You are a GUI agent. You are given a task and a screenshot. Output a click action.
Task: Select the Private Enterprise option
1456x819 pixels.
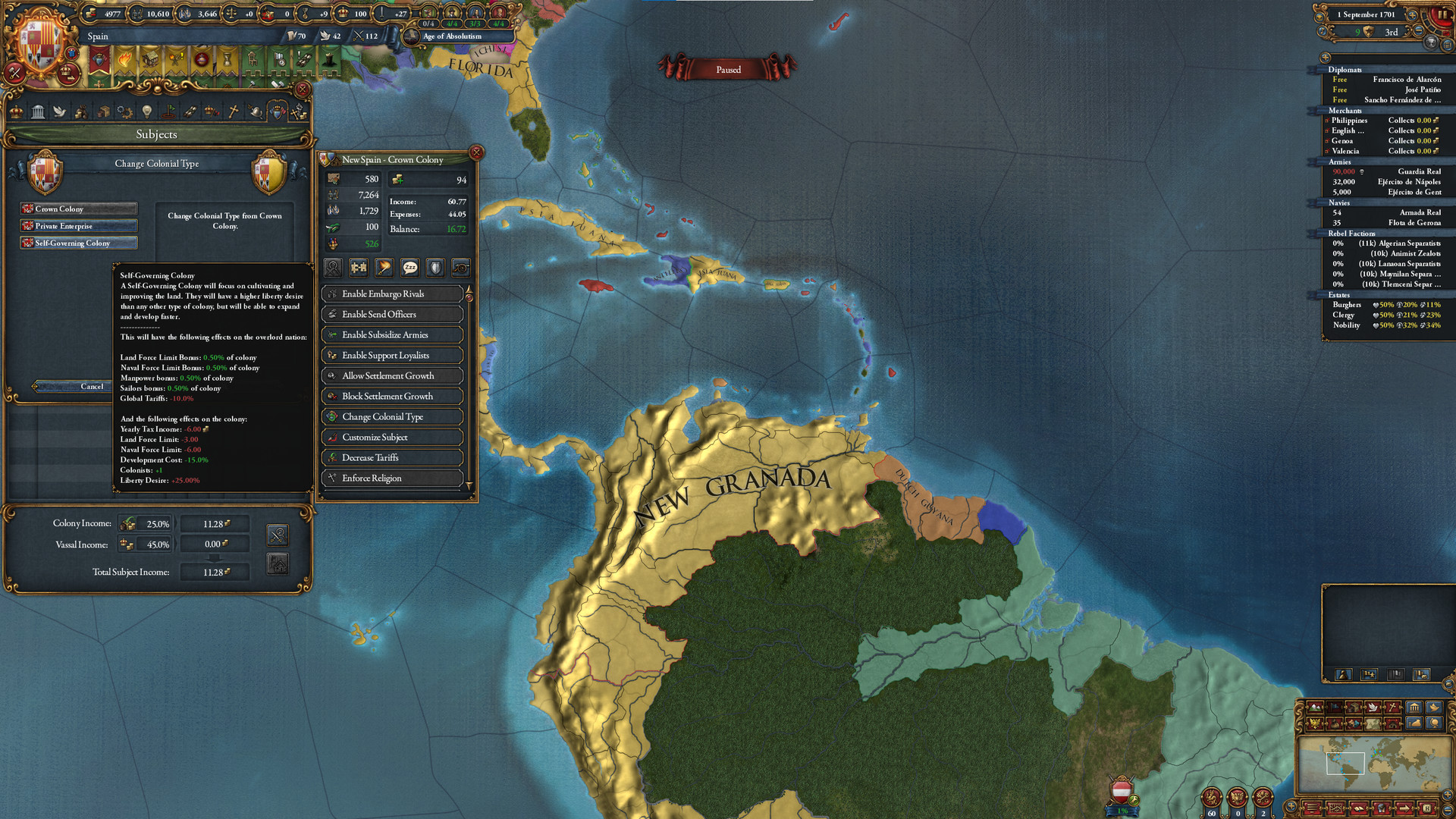coord(78,225)
